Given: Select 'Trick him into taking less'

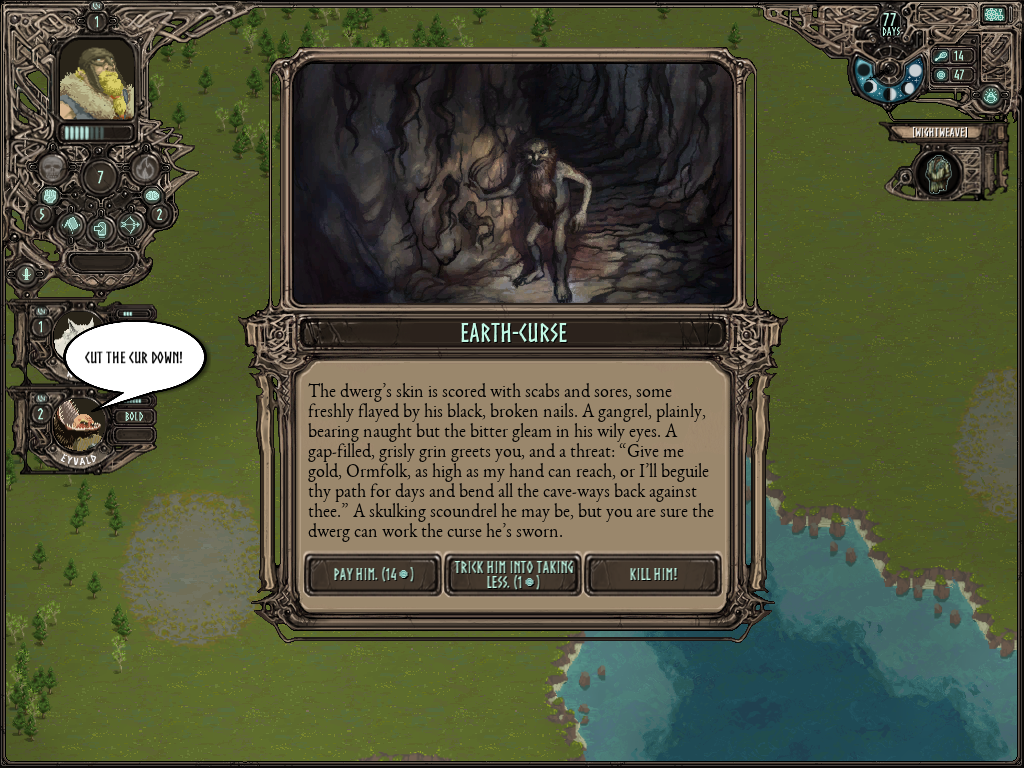Looking at the screenshot, I should click(x=512, y=575).
